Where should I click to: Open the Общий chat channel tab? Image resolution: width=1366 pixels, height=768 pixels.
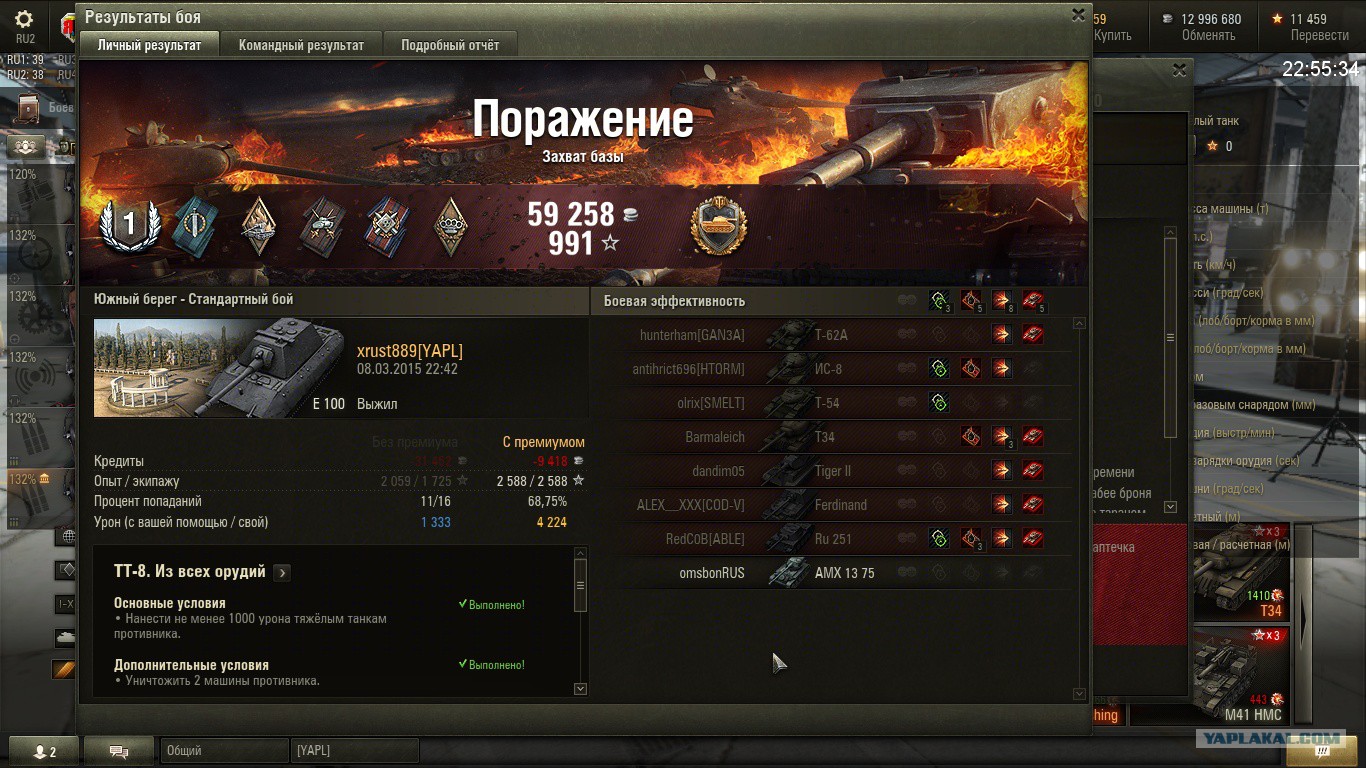222,750
